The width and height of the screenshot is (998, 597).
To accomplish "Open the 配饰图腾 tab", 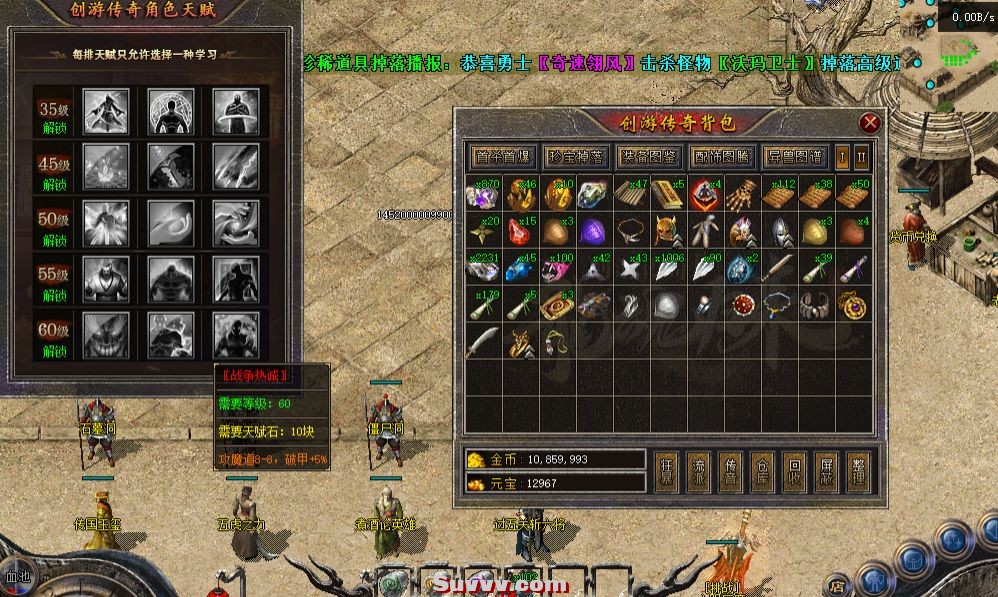I will [x=721, y=157].
